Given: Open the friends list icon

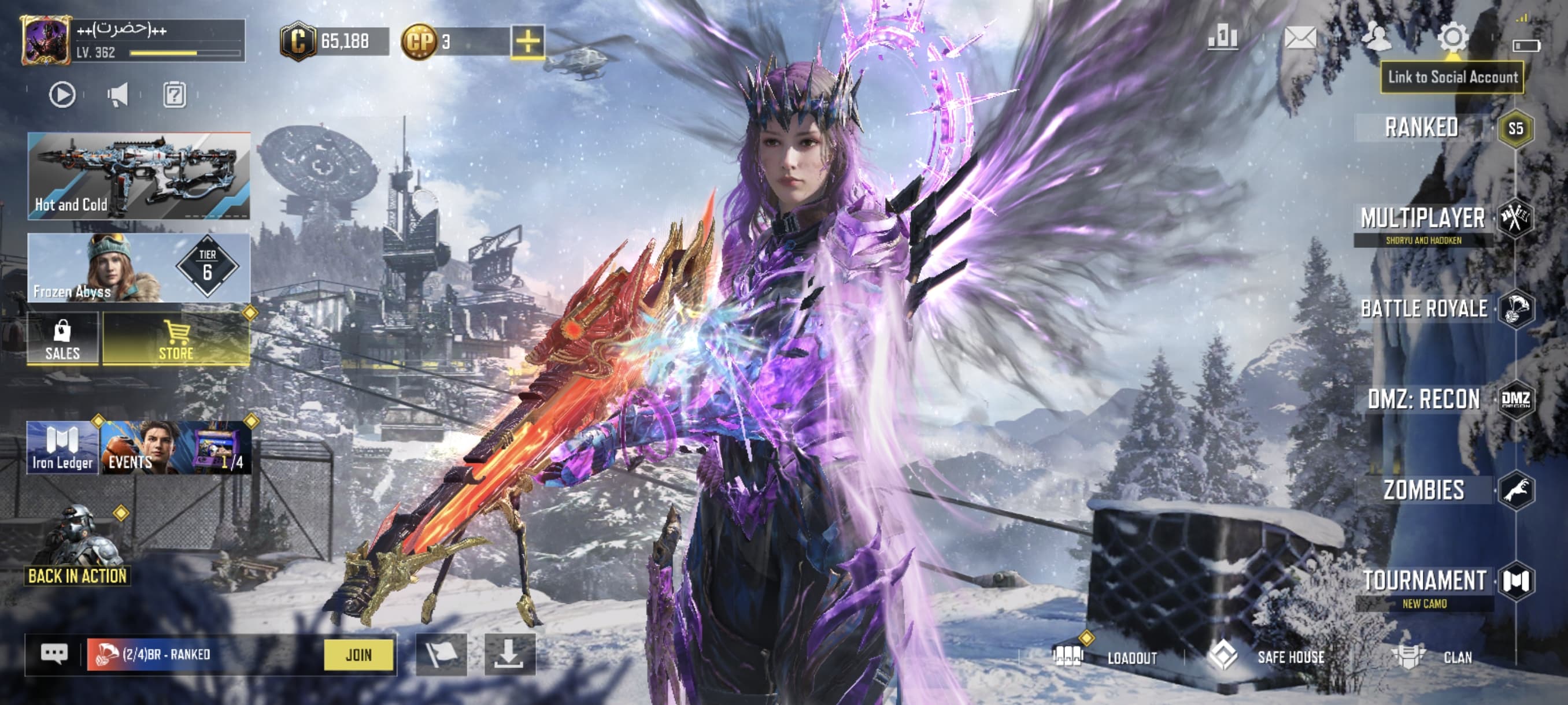Looking at the screenshot, I should [1376, 38].
